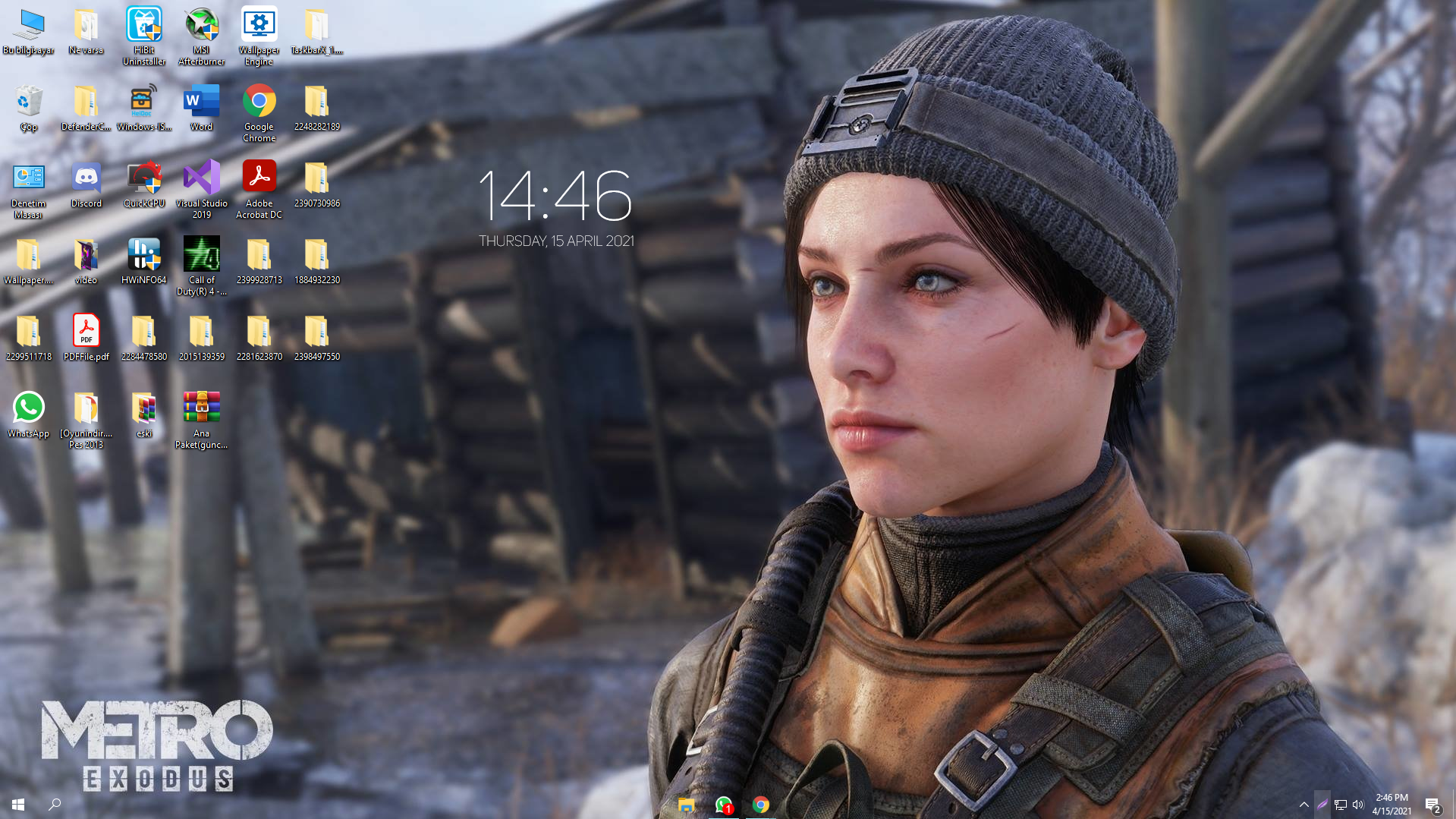Expand the hidden tray icons chevron
The width and height of the screenshot is (1456, 819).
coord(1303,805)
